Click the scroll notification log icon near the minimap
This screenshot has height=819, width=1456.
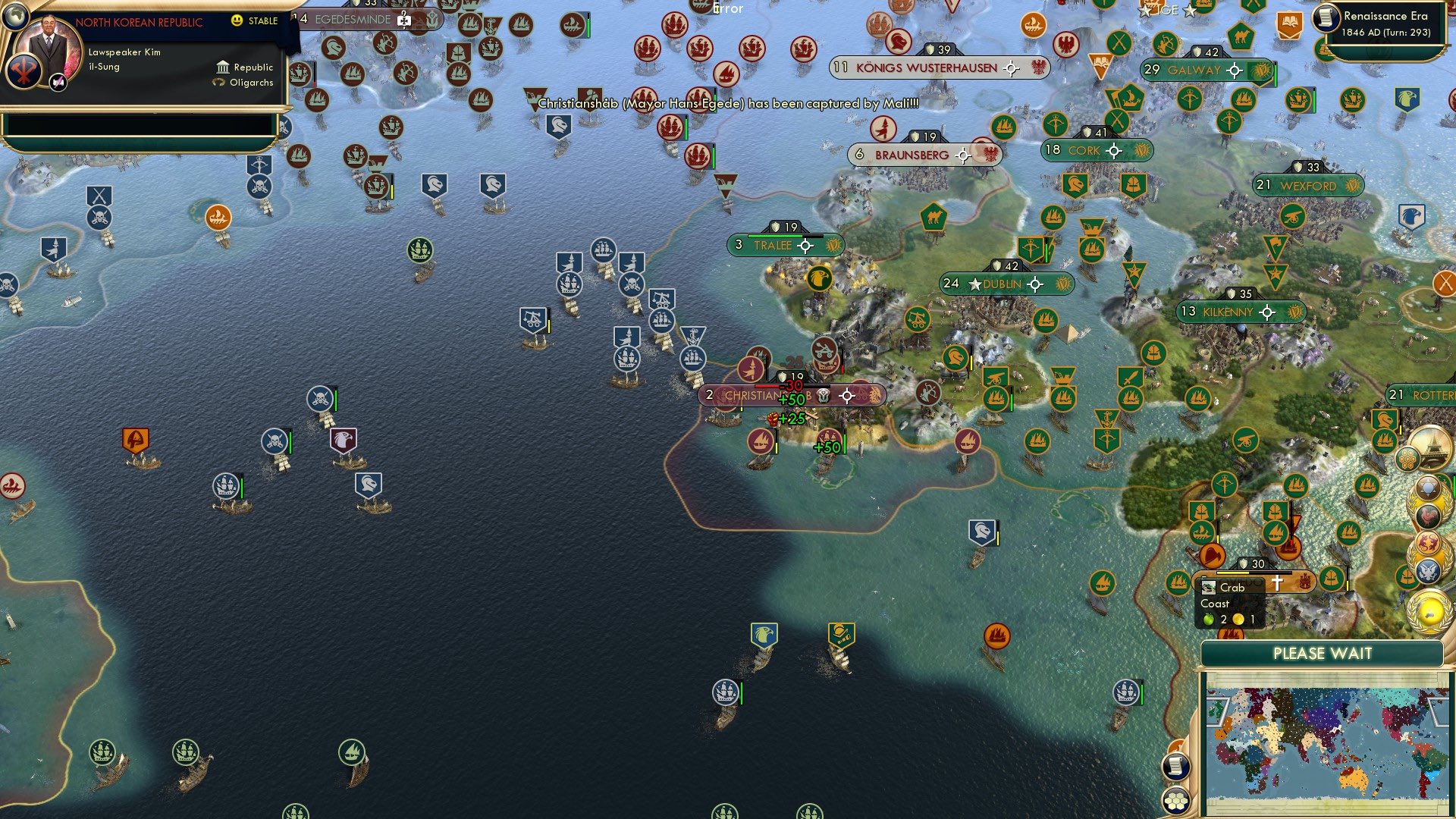[1176, 767]
